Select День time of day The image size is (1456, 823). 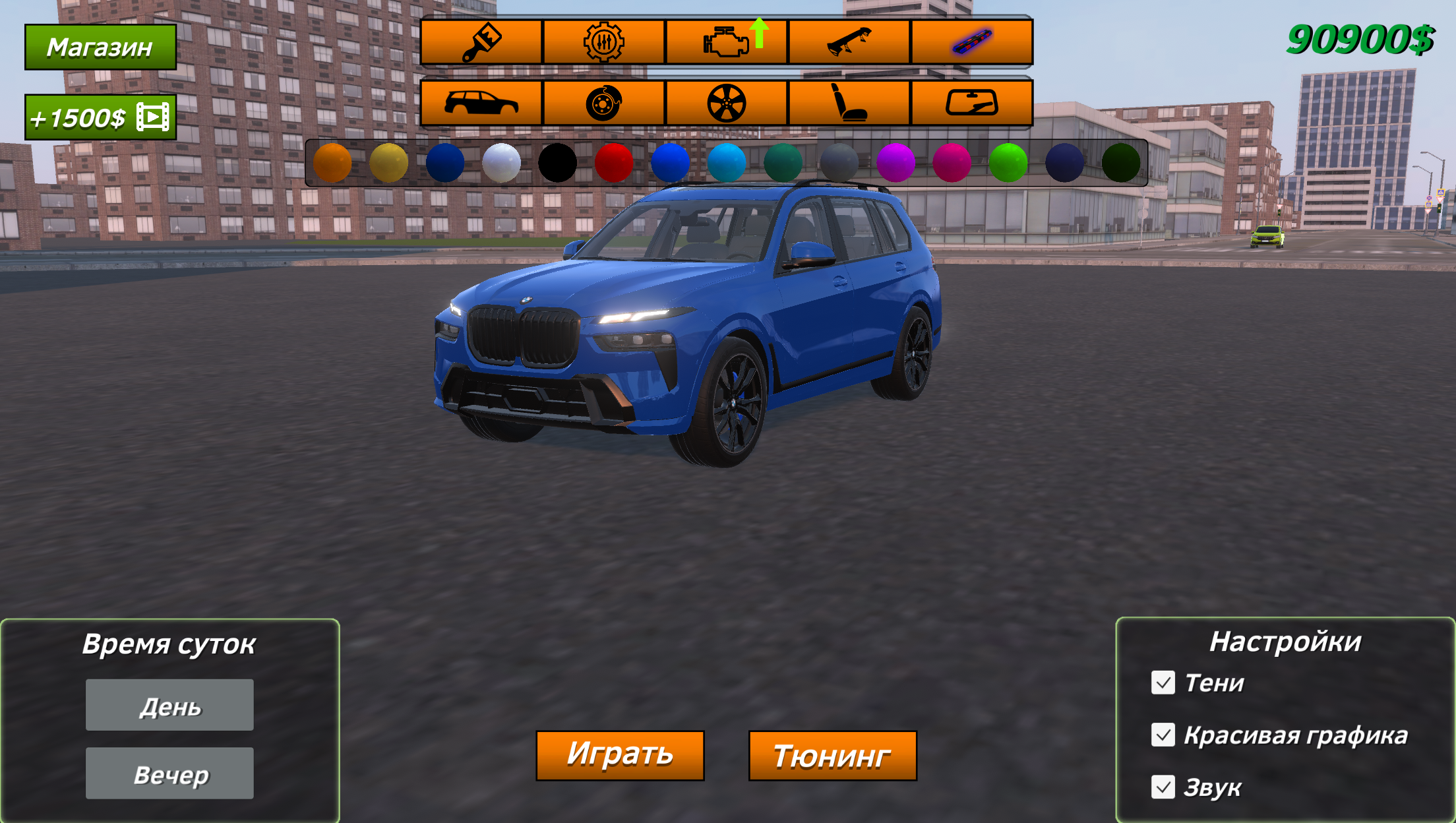169,705
